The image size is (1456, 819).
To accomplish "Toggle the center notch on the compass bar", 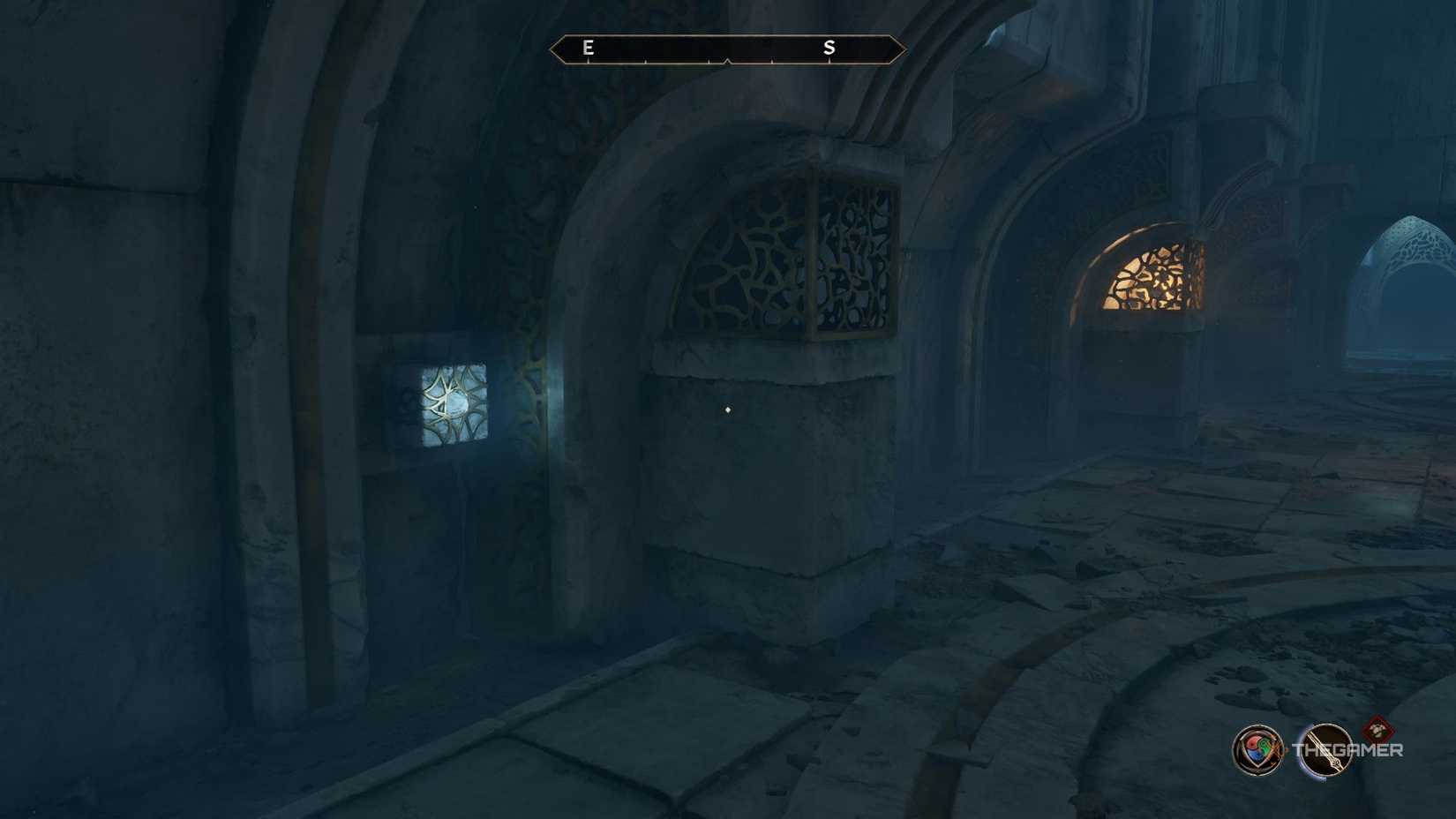I will 728,59.
